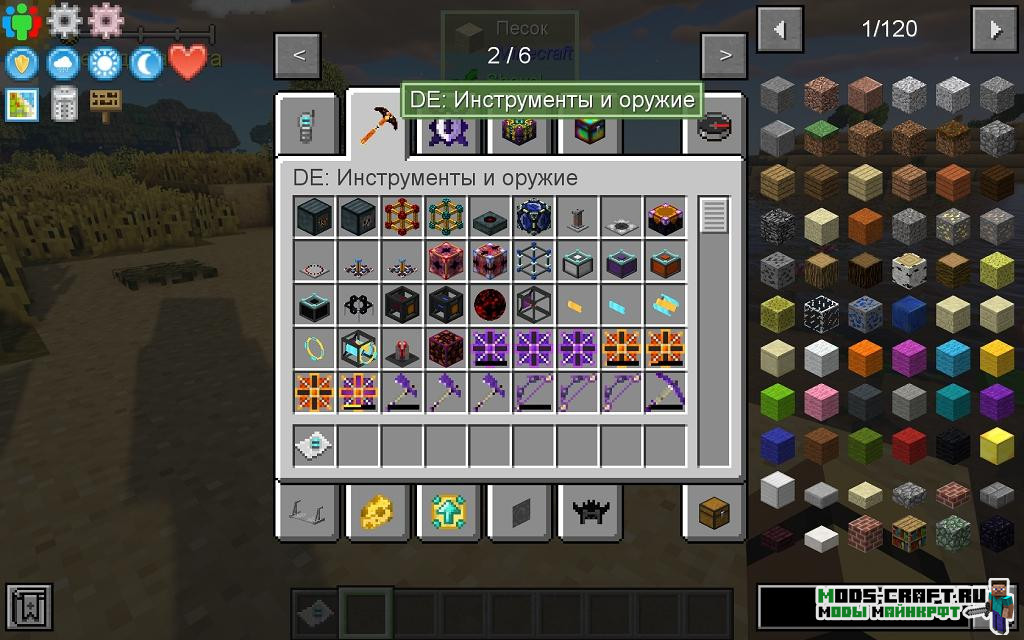Pick the bookshelf block from item list
This screenshot has width=1024, height=640.
point(910,534)
